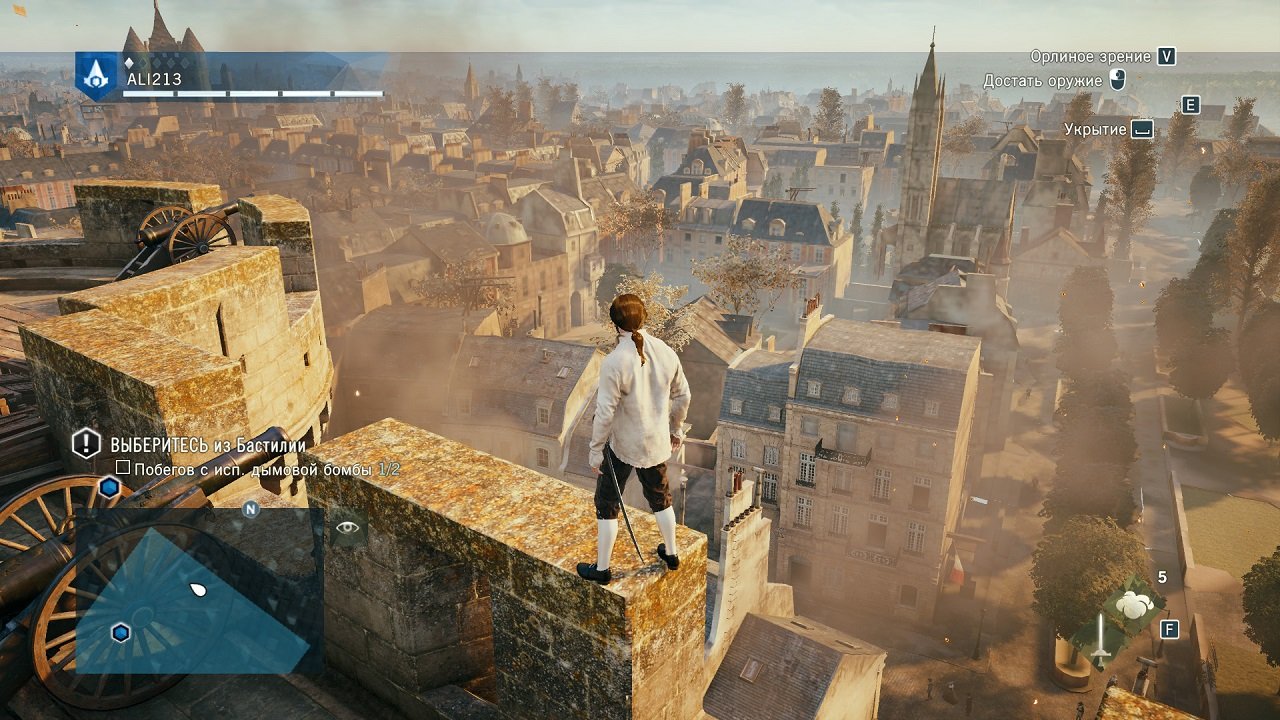The width and height of the screenshot is (1280, 720).
Task: Choose the sword weapon icon
Action: click(x=1100, y=639)
